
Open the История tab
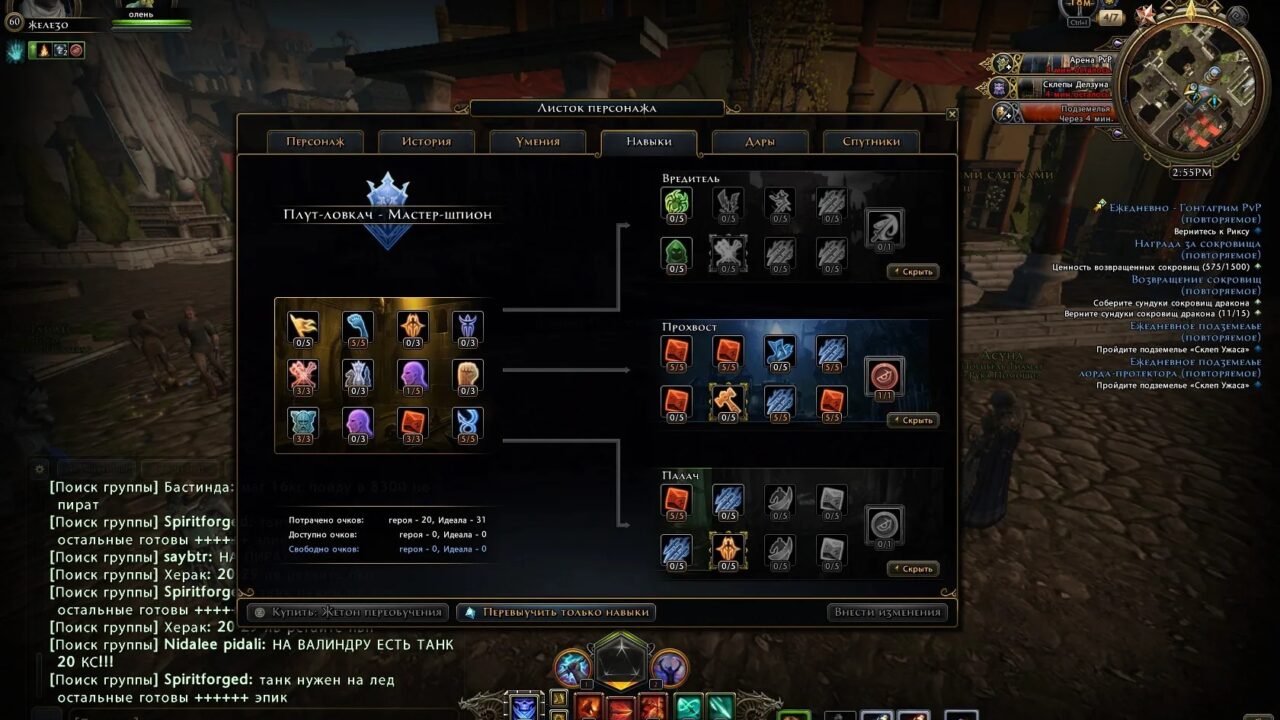pos(427,142)
